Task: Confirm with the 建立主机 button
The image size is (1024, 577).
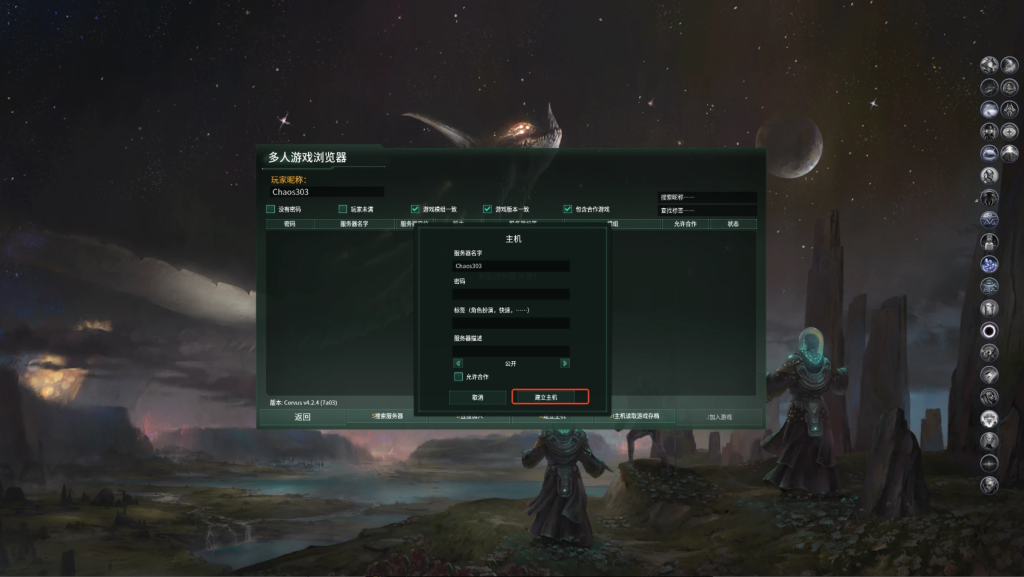Action: [x=550, y=397]
